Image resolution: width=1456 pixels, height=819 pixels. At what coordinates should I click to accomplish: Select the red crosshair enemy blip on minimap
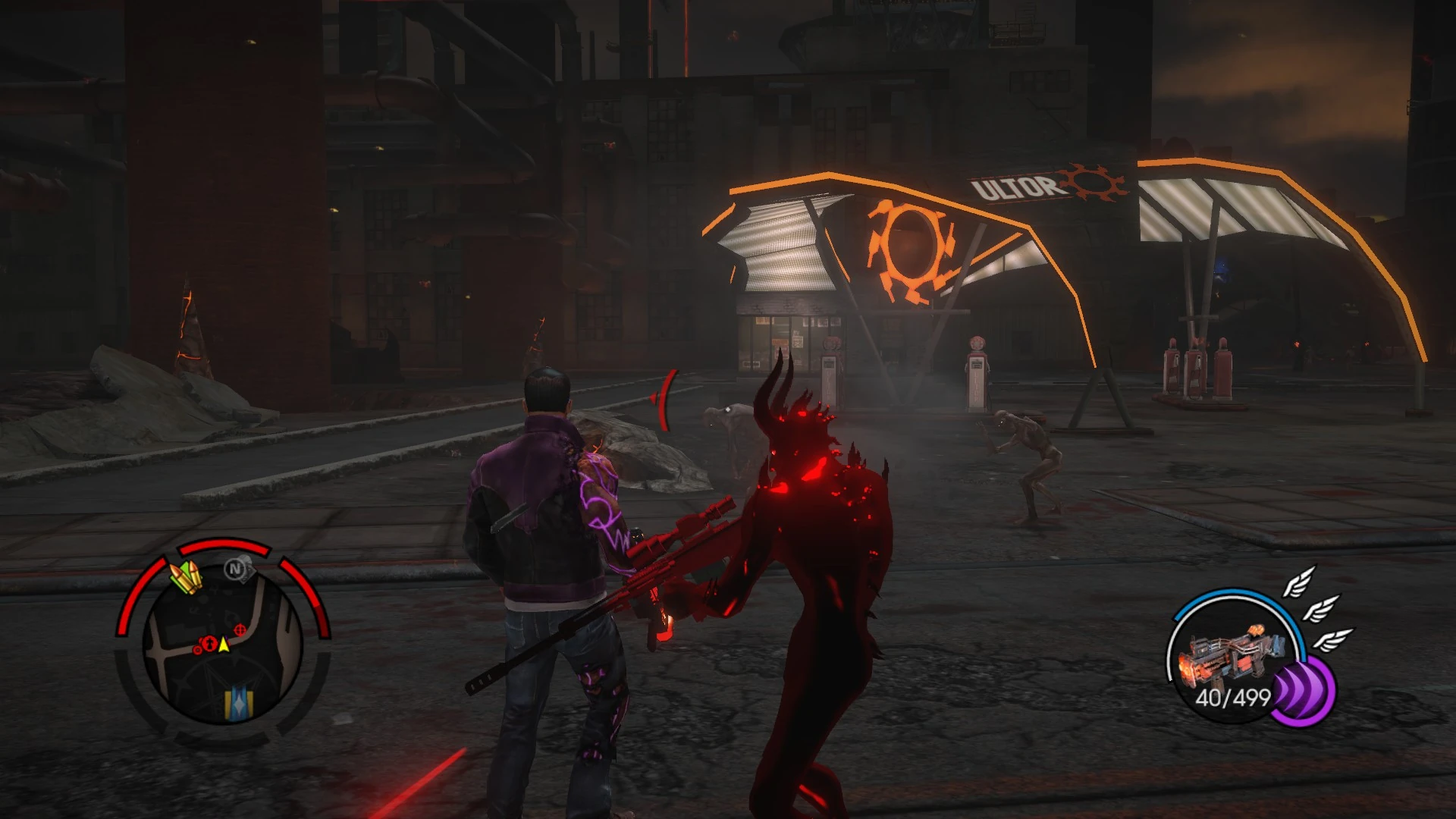point(240,629)
